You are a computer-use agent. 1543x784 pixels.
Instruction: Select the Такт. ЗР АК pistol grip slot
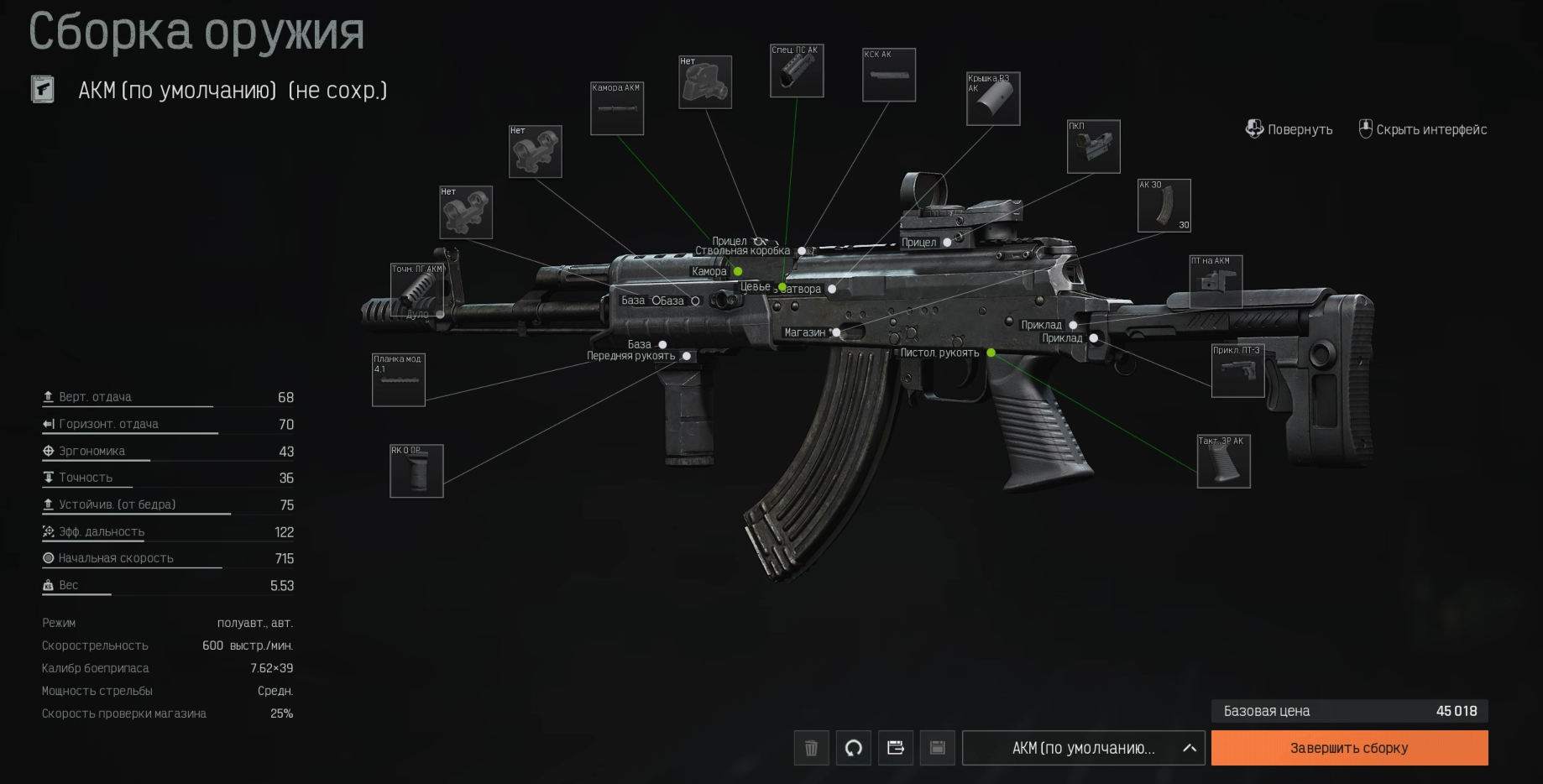pyautogui.click(x=1223, y=461)
